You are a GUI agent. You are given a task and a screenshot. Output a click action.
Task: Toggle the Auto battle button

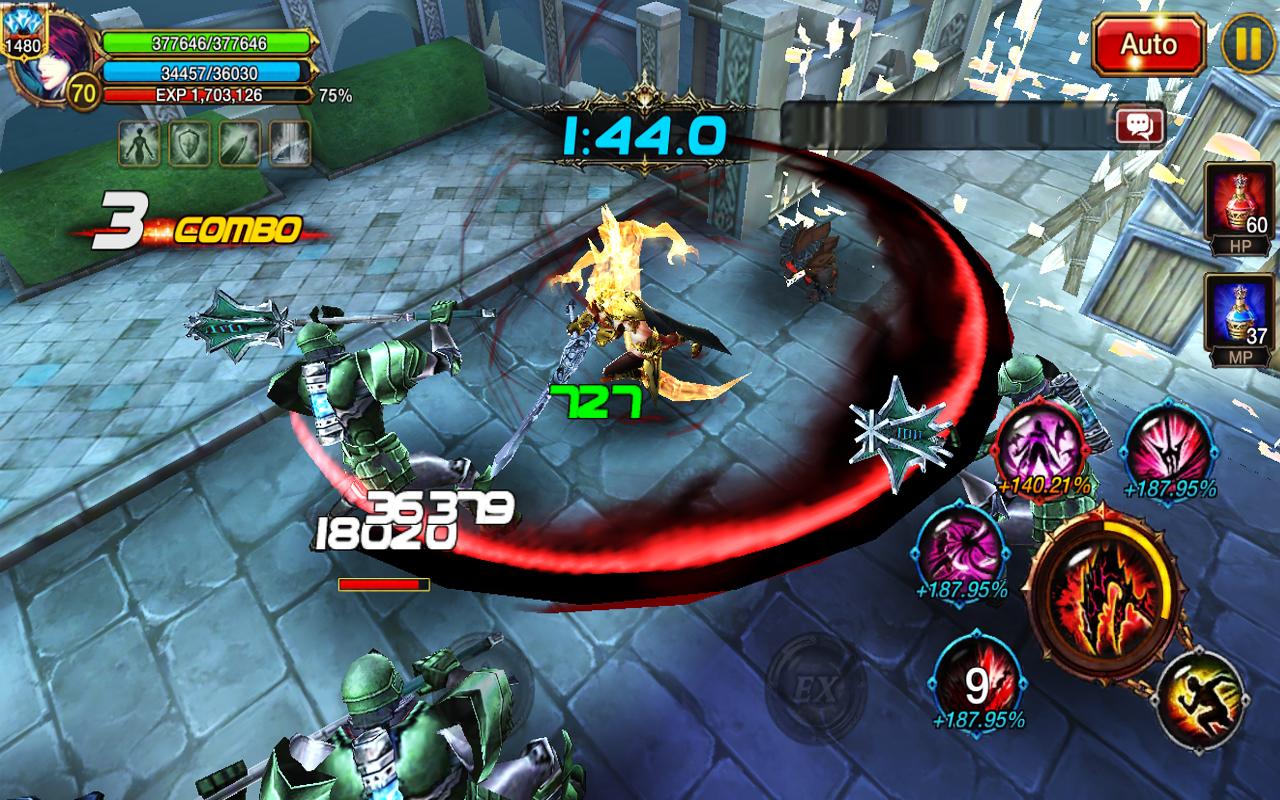[1148, 46]
